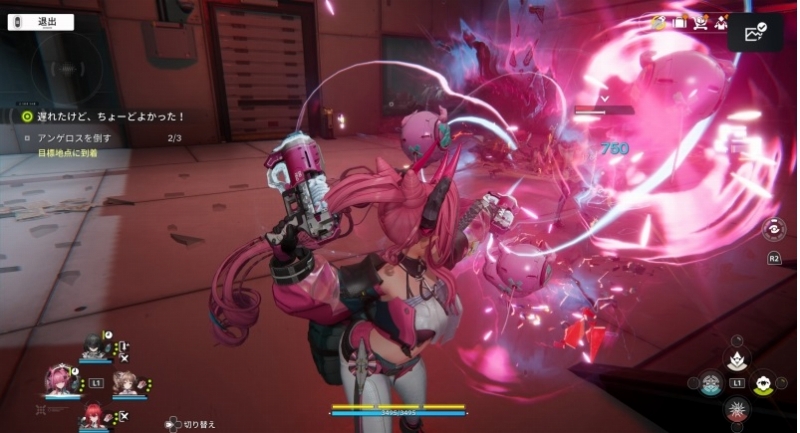This screenshot has height=433, width=800.
Task: Open the screenshot-saved notification overlay
Action: (756, 32)
